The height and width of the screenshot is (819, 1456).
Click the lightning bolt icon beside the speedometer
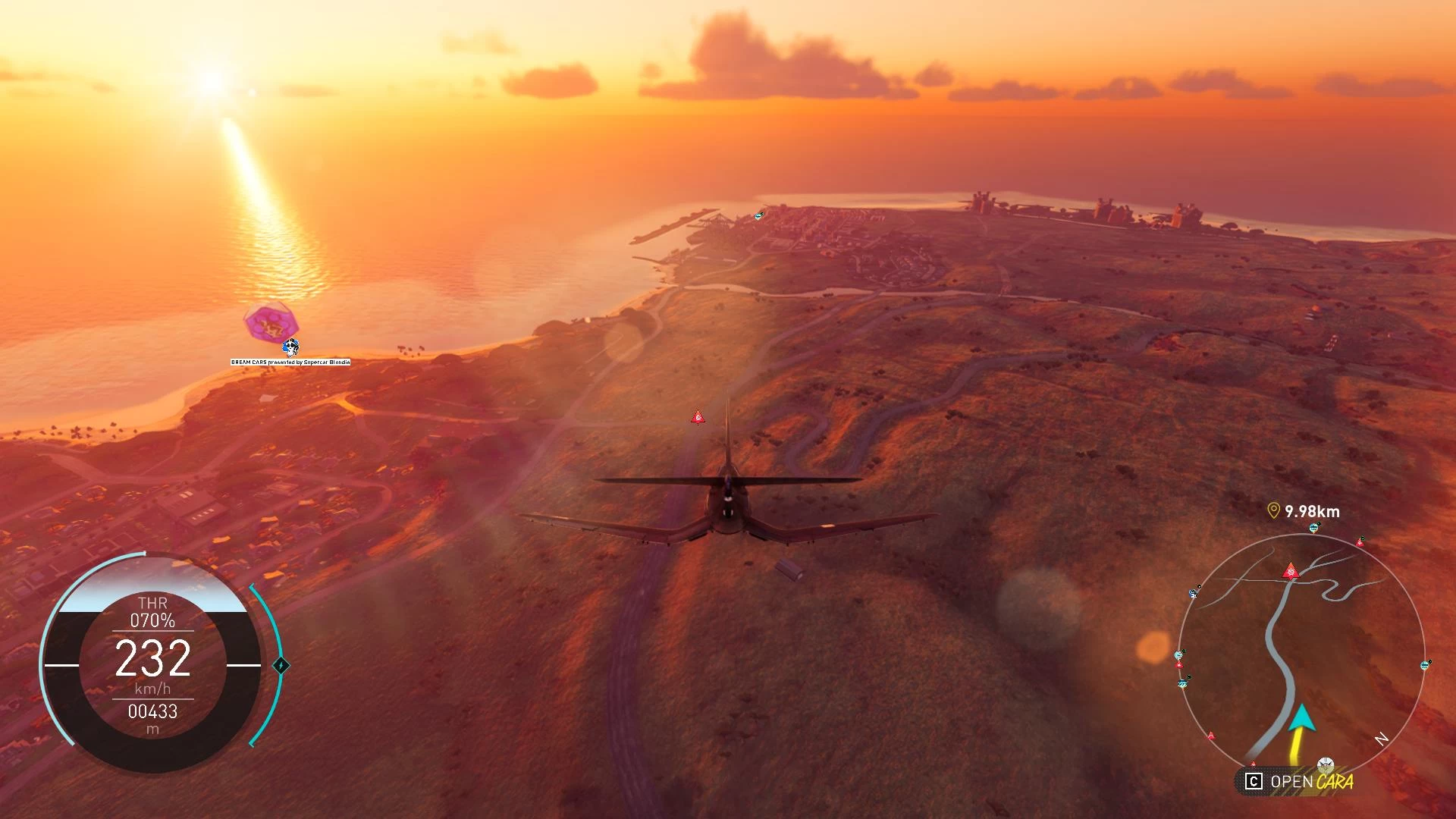pyautogui.click(x=281, y=666)
